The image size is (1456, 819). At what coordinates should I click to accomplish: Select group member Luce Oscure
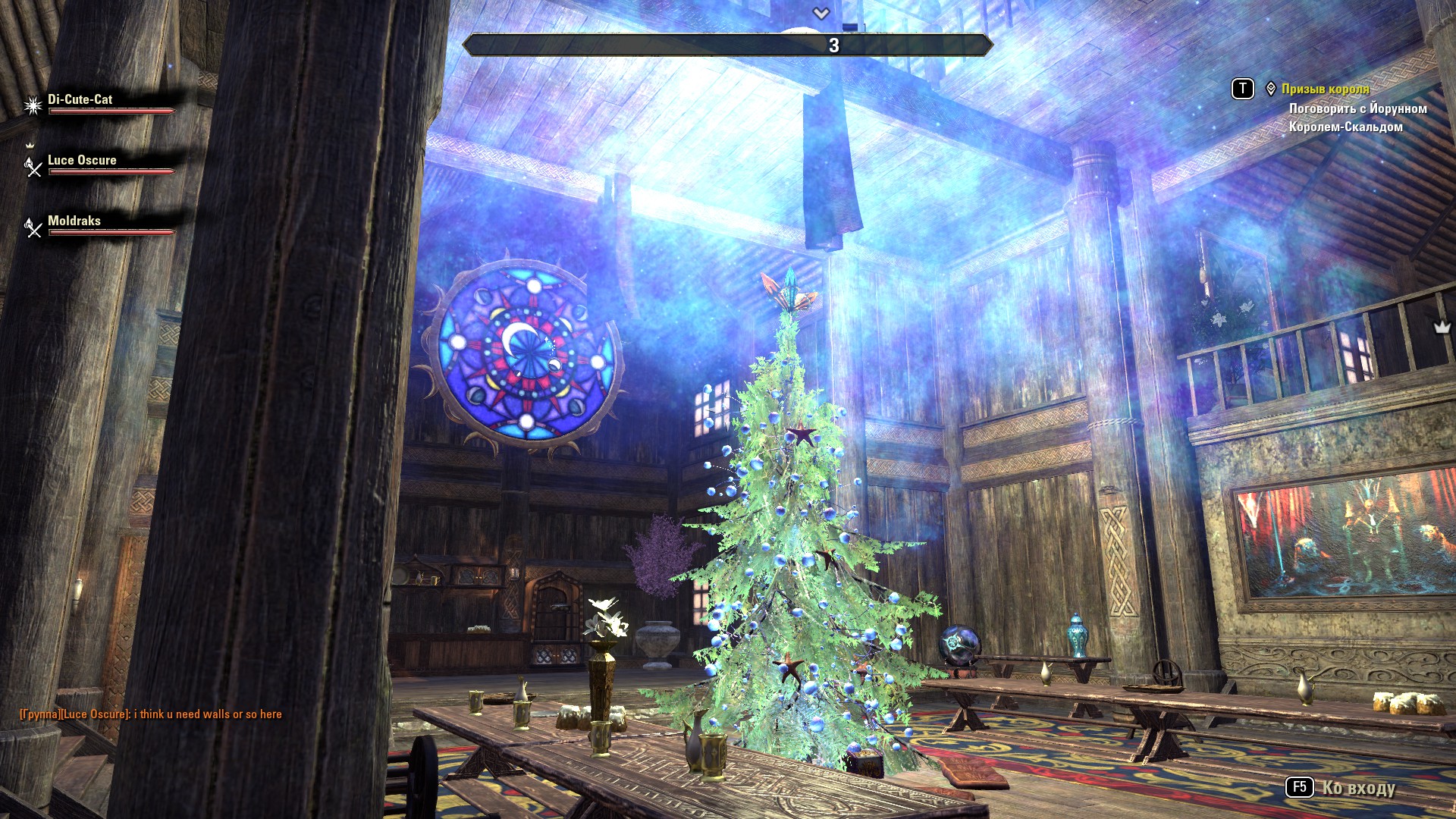tap(82, 161)
